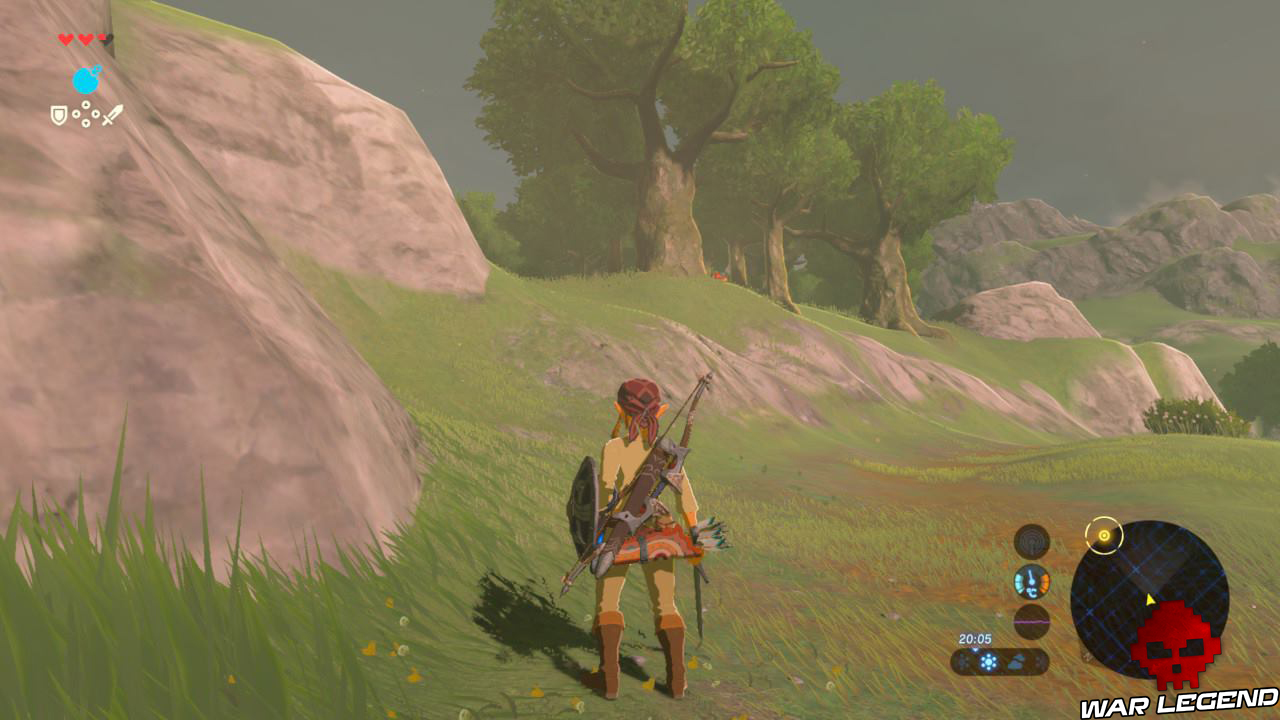
Task: Toggle the quarter heart at the end
Action: click(x=101, y=37)
